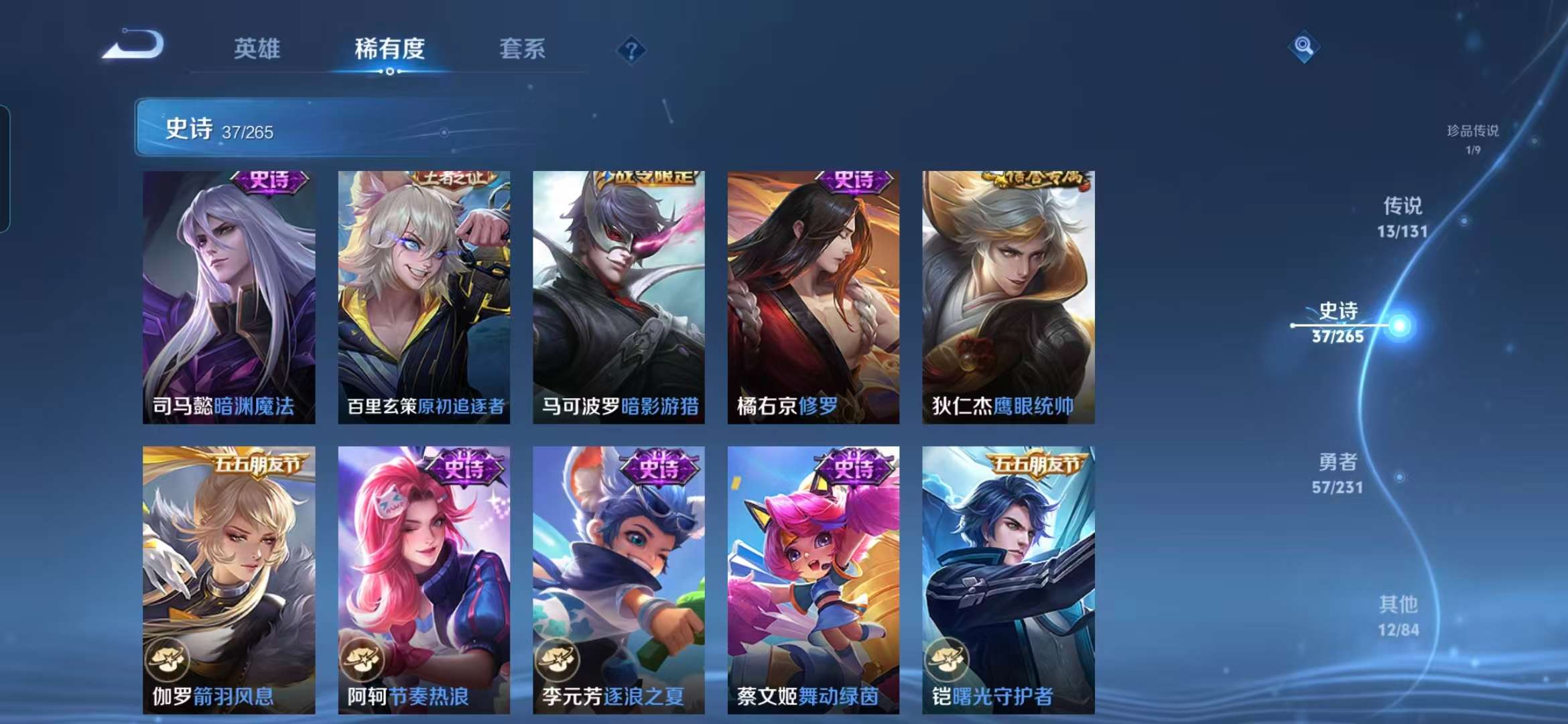Click the 战令限定 banner on 马可波罗's card

pos(641,179)
